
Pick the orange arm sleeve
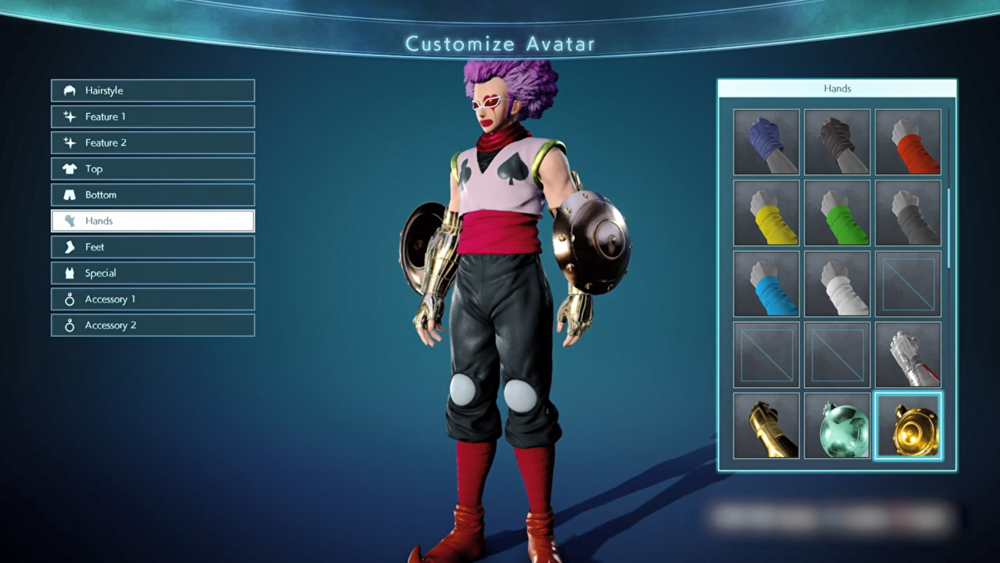(x=908, y=142)
